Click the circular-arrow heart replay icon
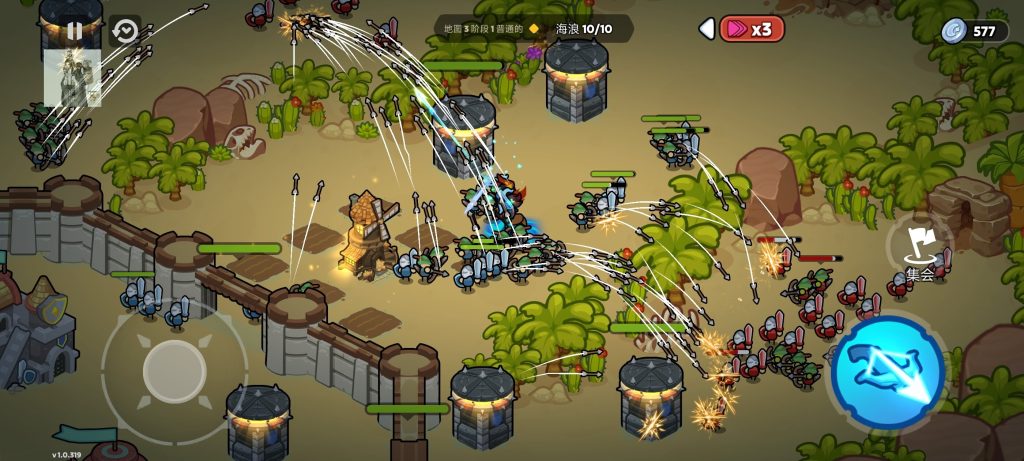Image resolution: width=1024 pixels, height=461 pixels. tap(125, 31)
